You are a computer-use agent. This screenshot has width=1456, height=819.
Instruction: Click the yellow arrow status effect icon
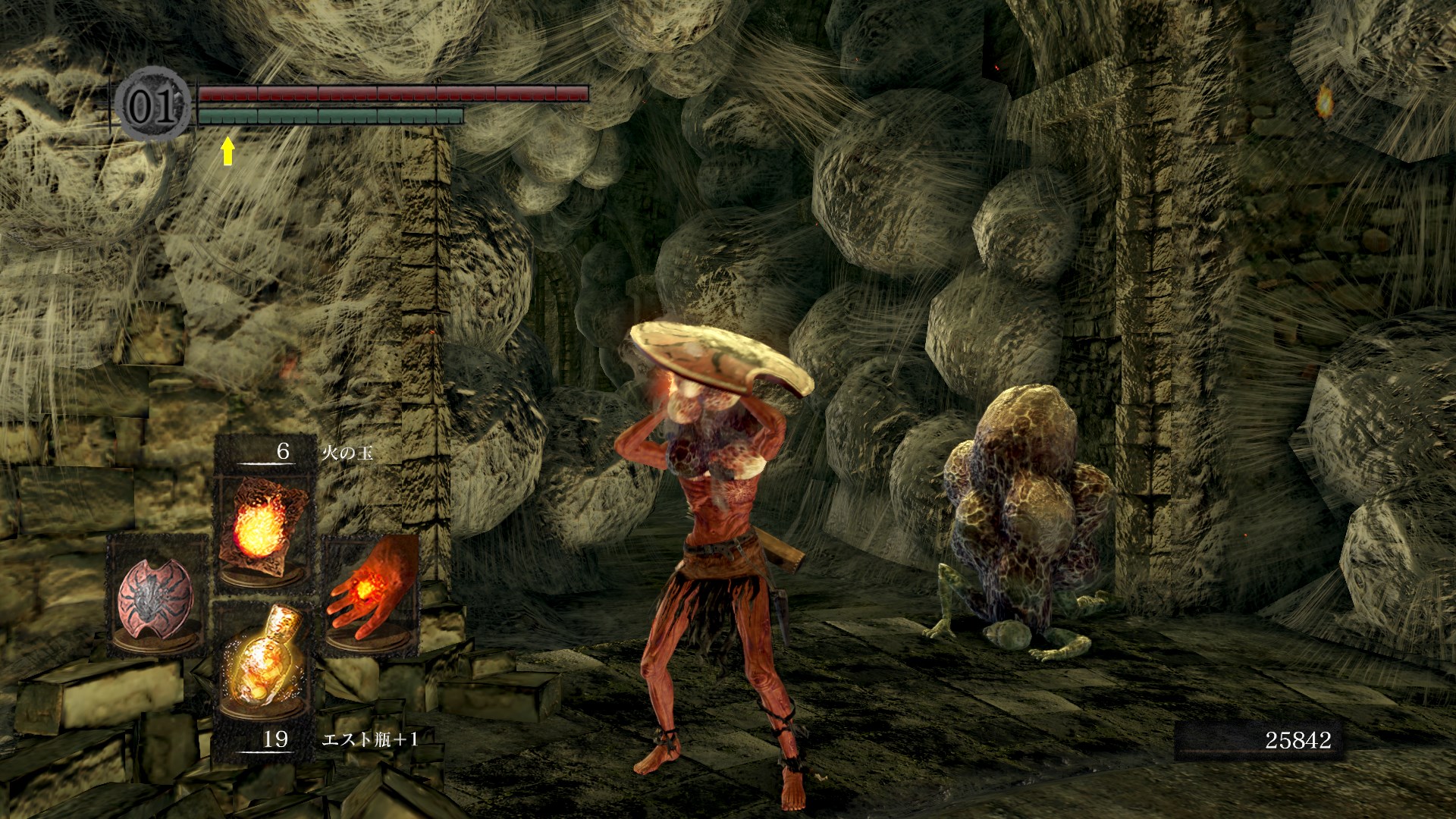[227, 150]
